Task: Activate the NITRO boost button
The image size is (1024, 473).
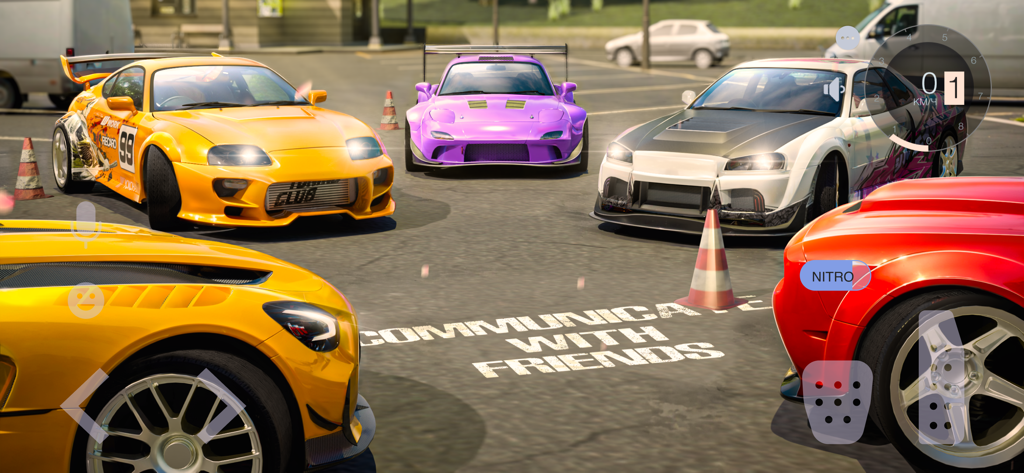Action: pyautogui.click(x=834, y=276)
